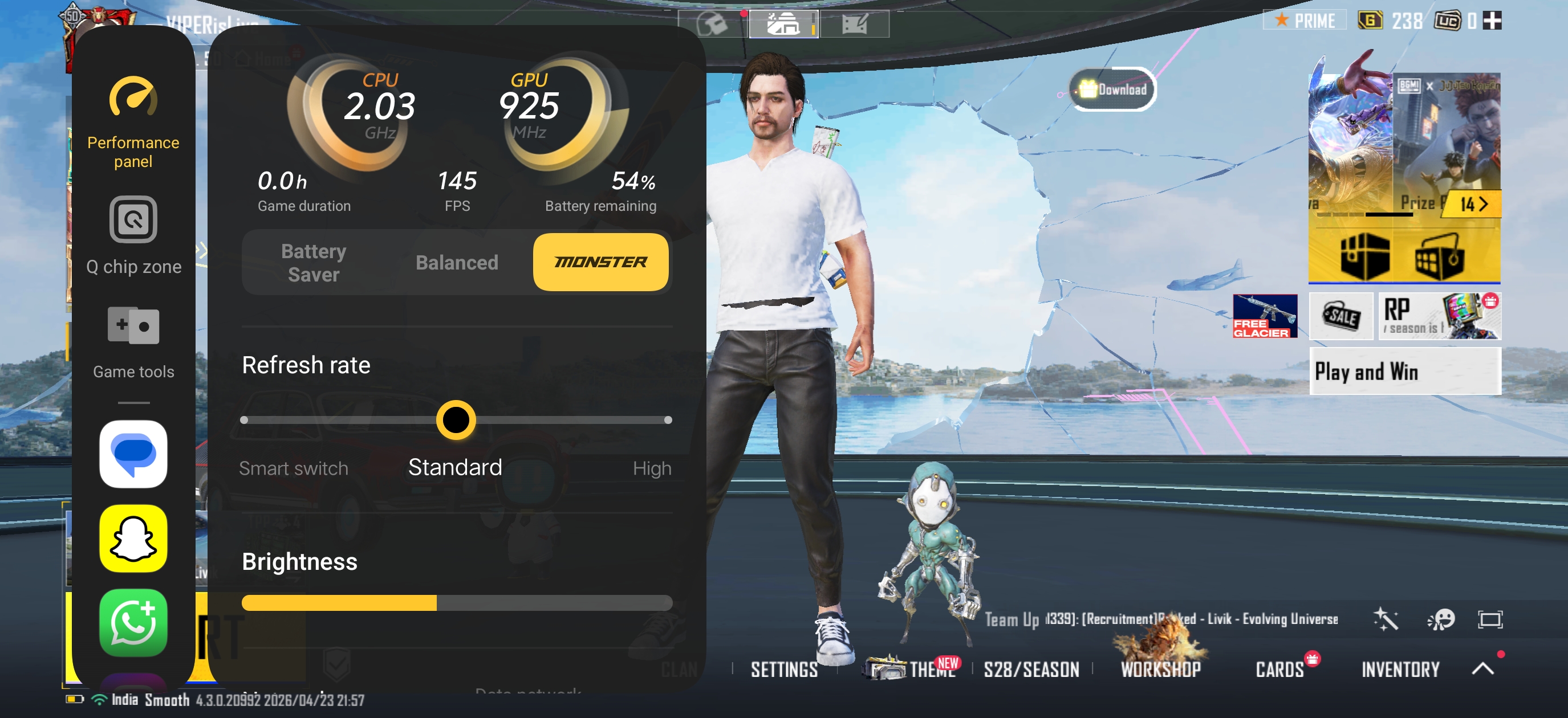
Task: Open the Inventory menu
Action: pos(1400,670)
